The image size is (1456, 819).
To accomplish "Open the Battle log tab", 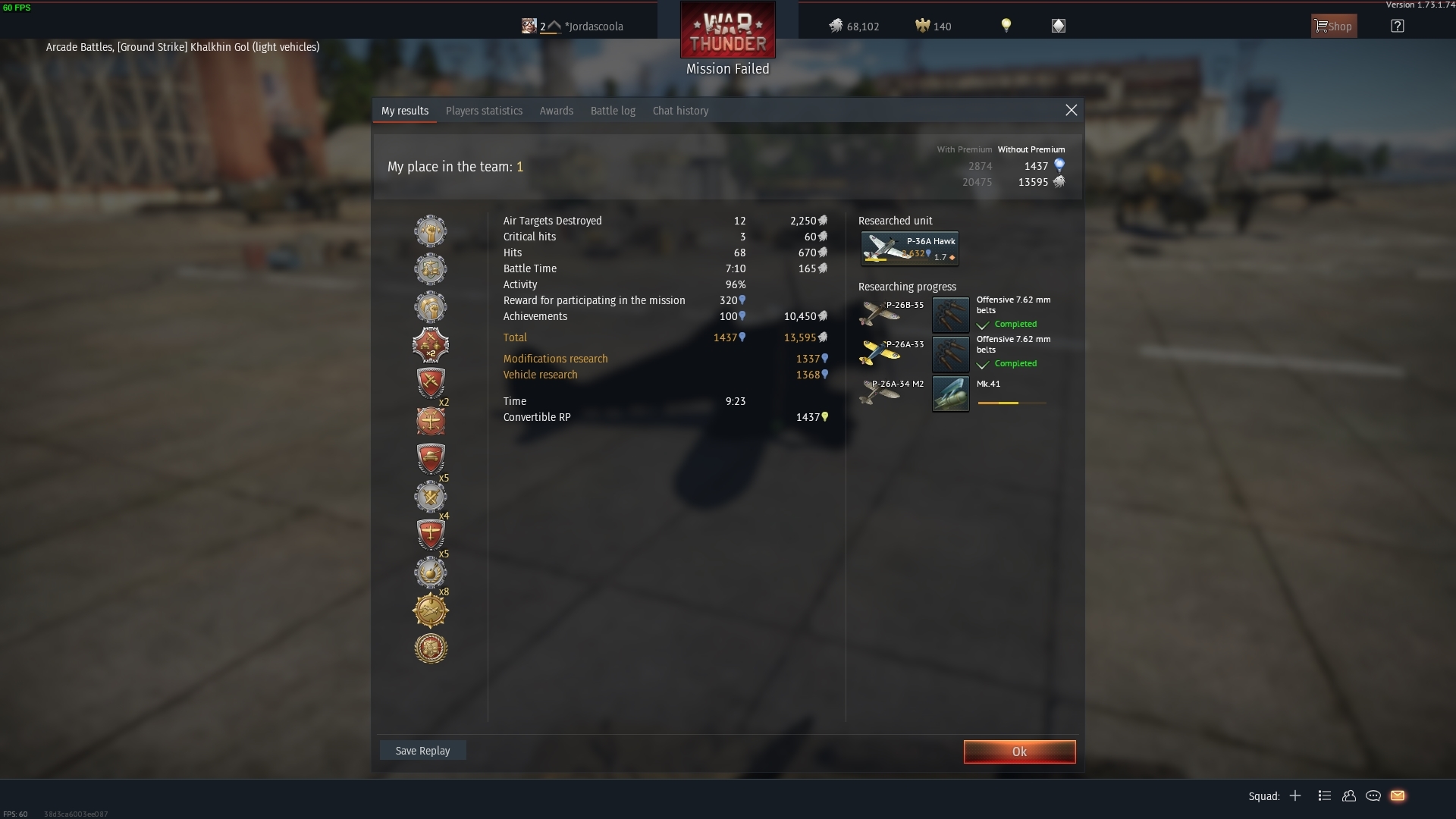I will (613, 111).
